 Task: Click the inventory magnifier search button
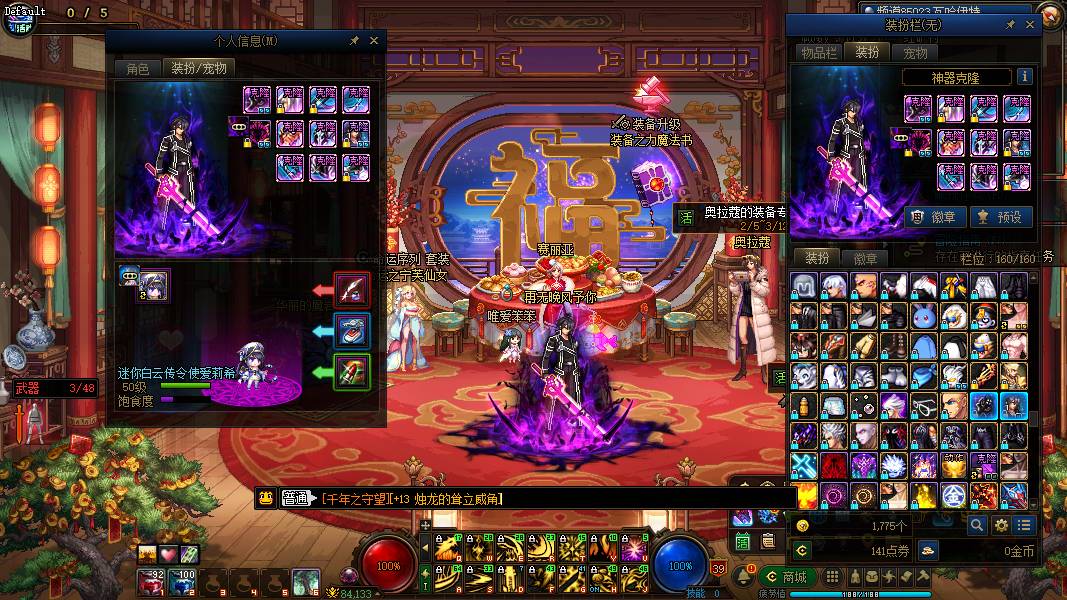[x=977, y=525]
